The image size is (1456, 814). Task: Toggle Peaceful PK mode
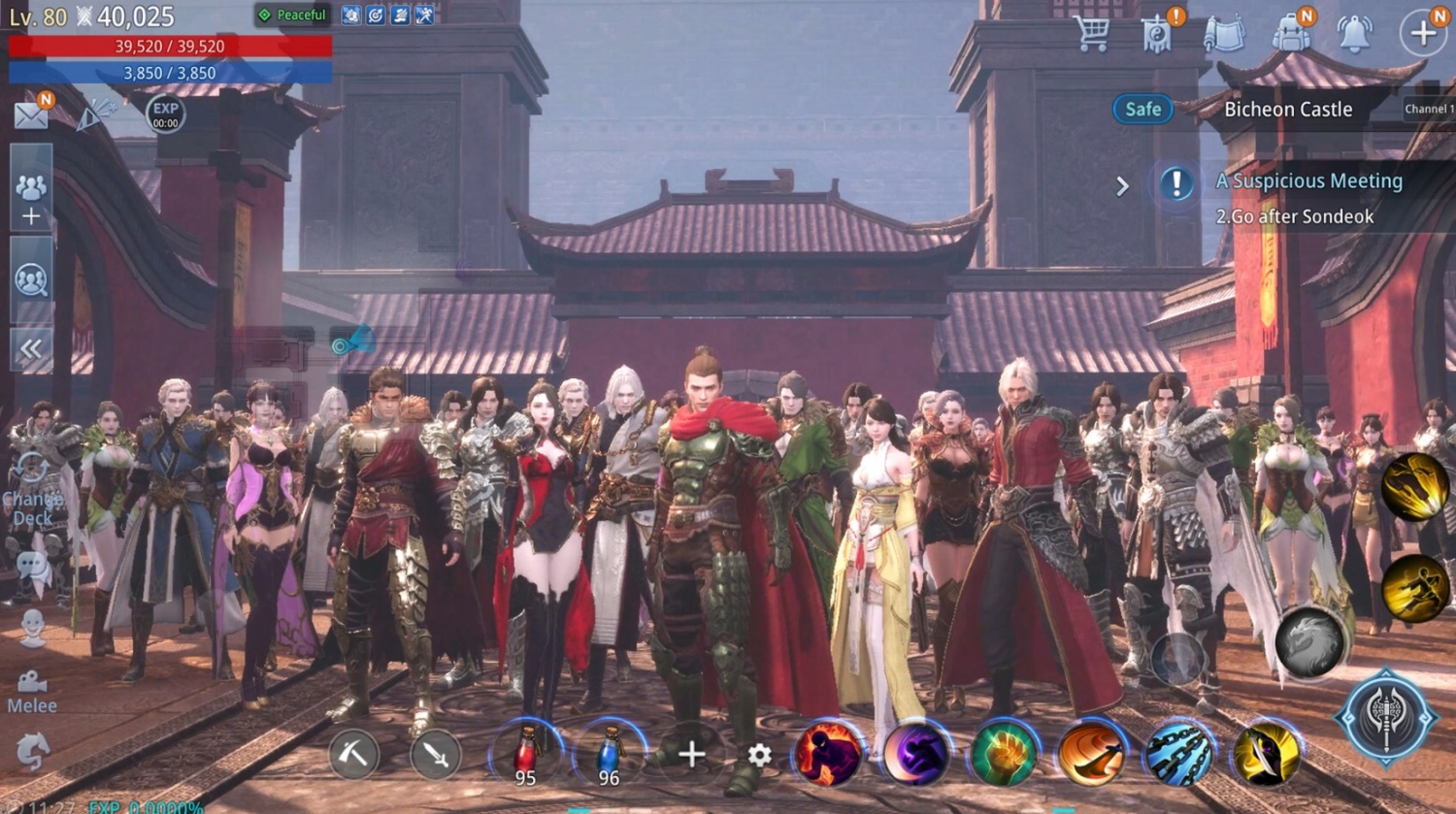tap(295, 16)
